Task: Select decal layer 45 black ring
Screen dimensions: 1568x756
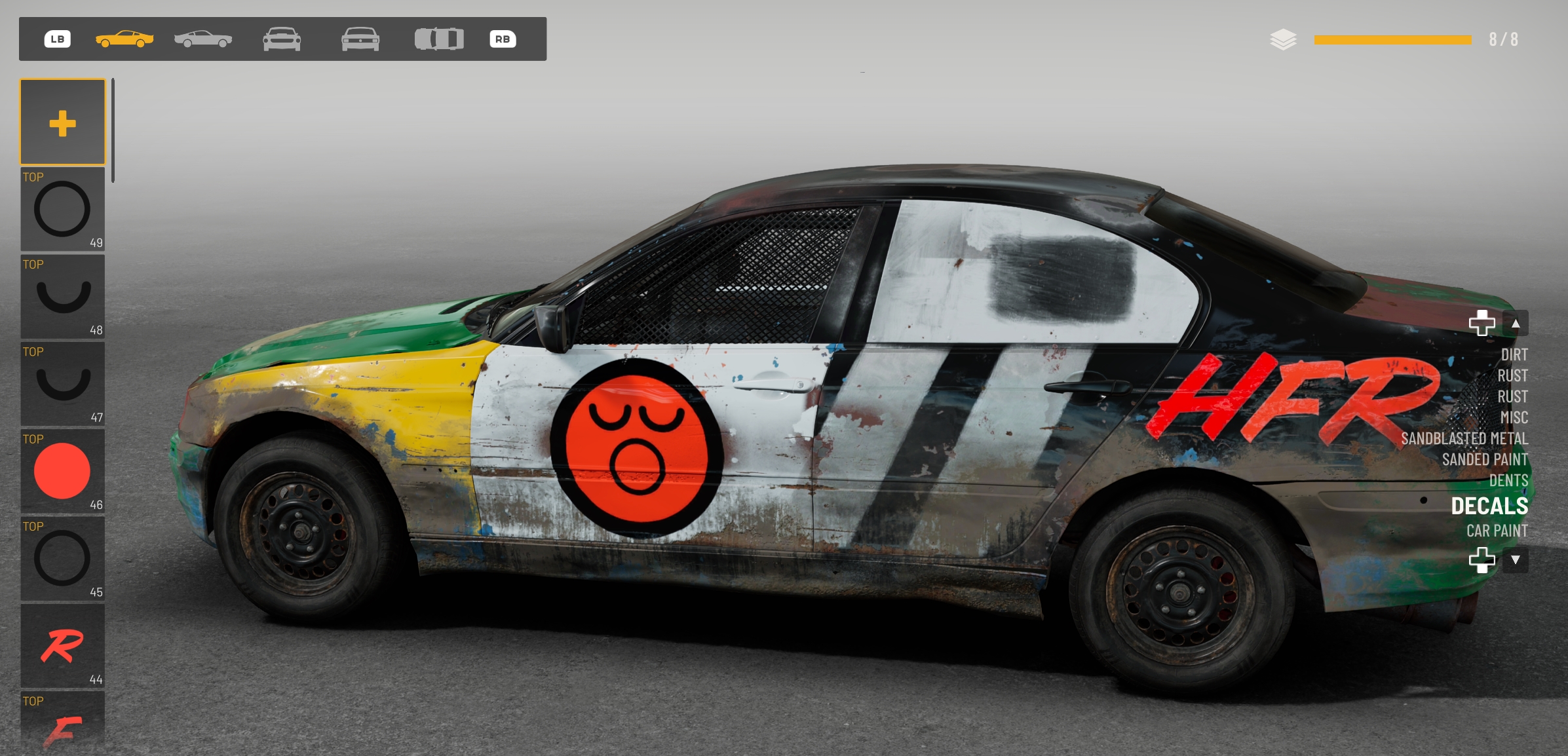Action: point(62,558)
